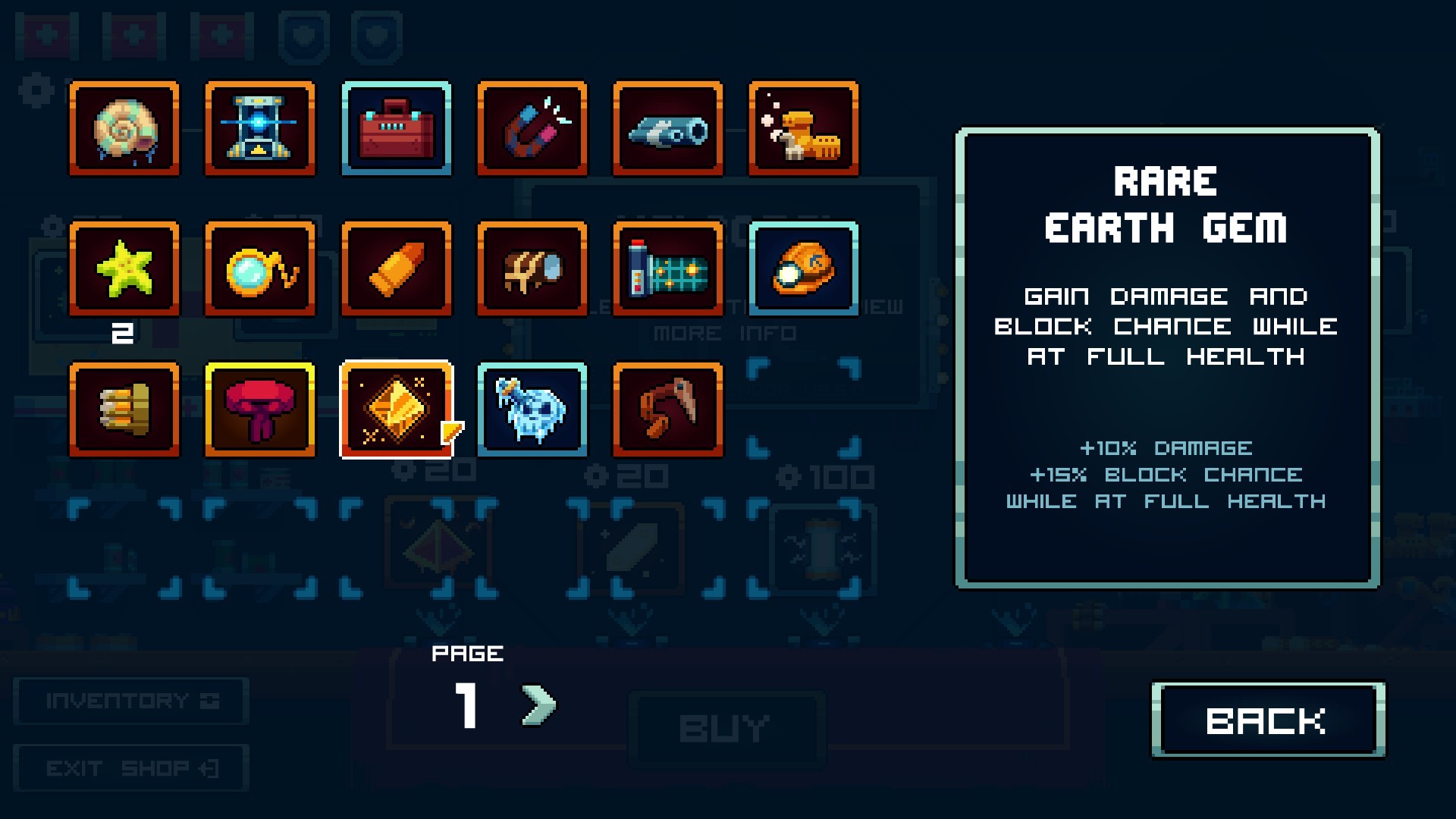Viewport: 1456px width, 819px height.
Task: Select the ammonite fossil item
Action: [x=124, y=129]
